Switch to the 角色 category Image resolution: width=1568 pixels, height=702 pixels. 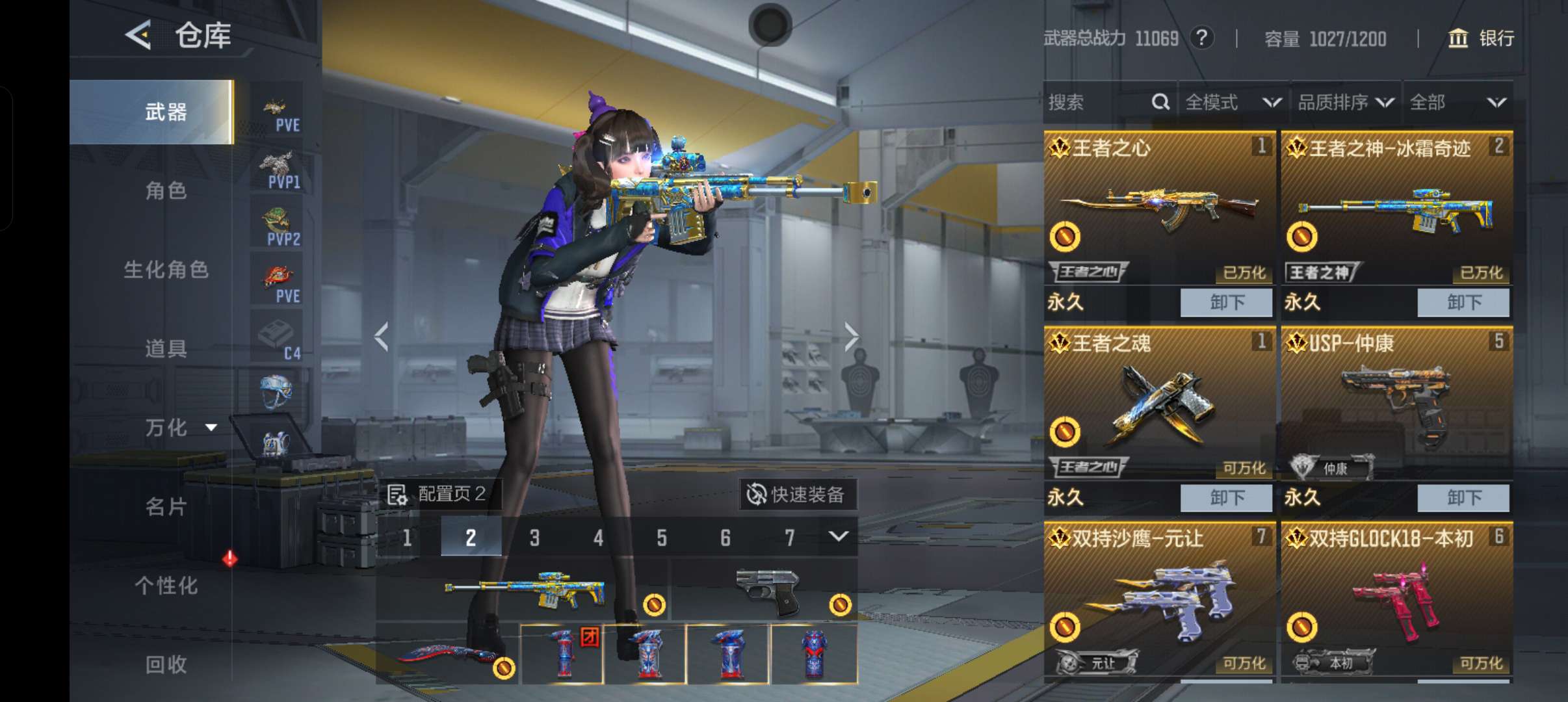point(166,190)
